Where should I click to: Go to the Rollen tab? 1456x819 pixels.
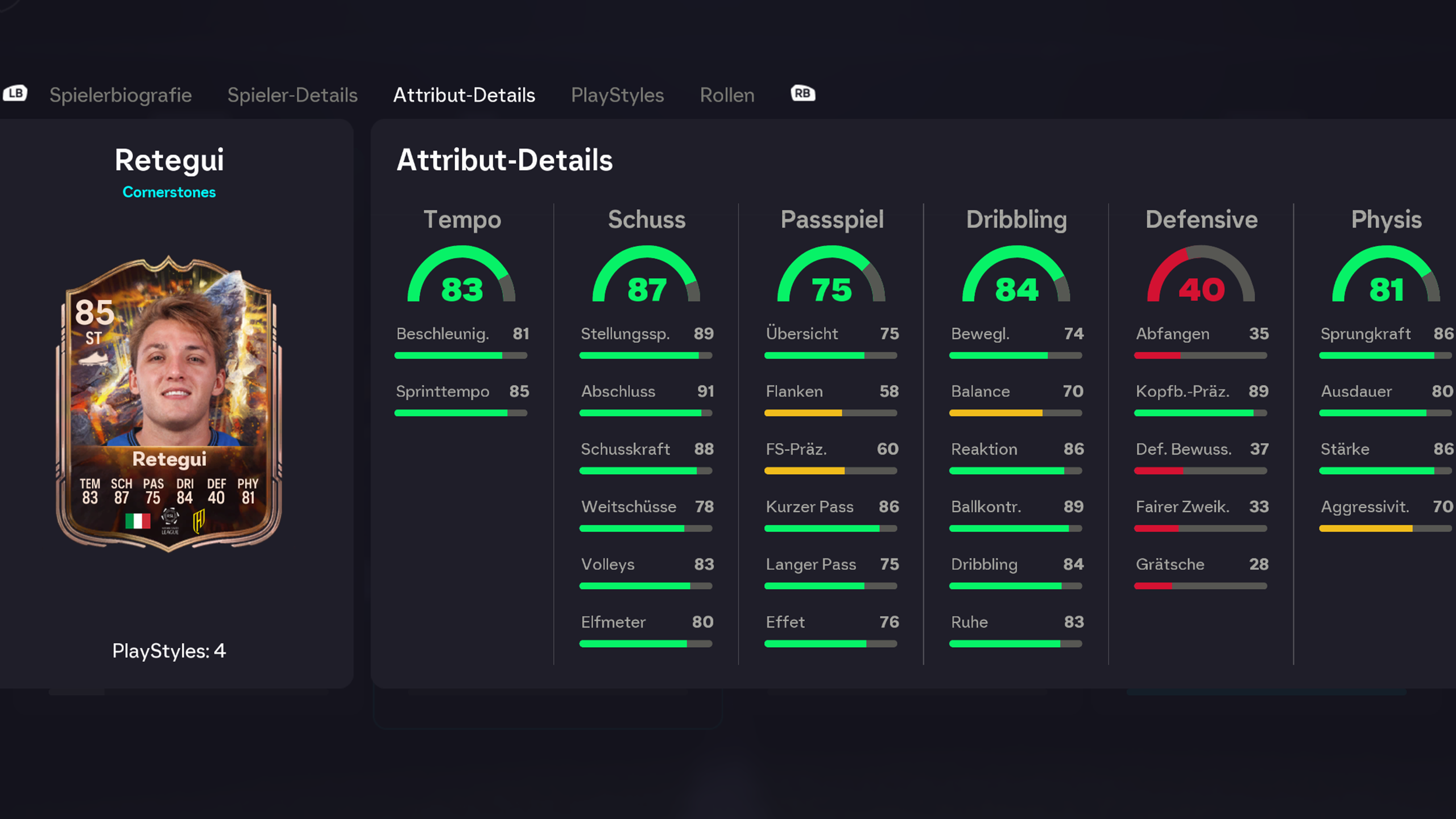click(727, 95)
